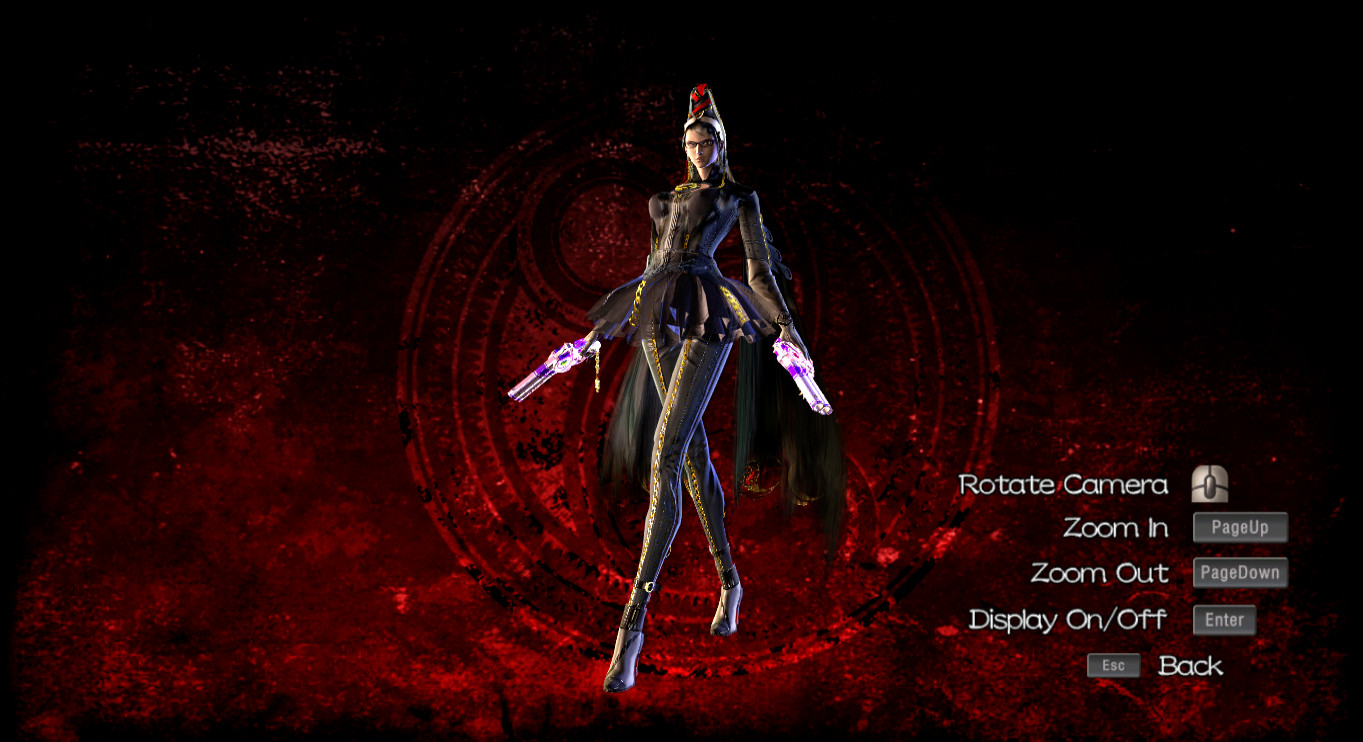Toggle the model display with Display On/Off
The width and height of the screenshot is (1363, 742).
coord(1068,620)
